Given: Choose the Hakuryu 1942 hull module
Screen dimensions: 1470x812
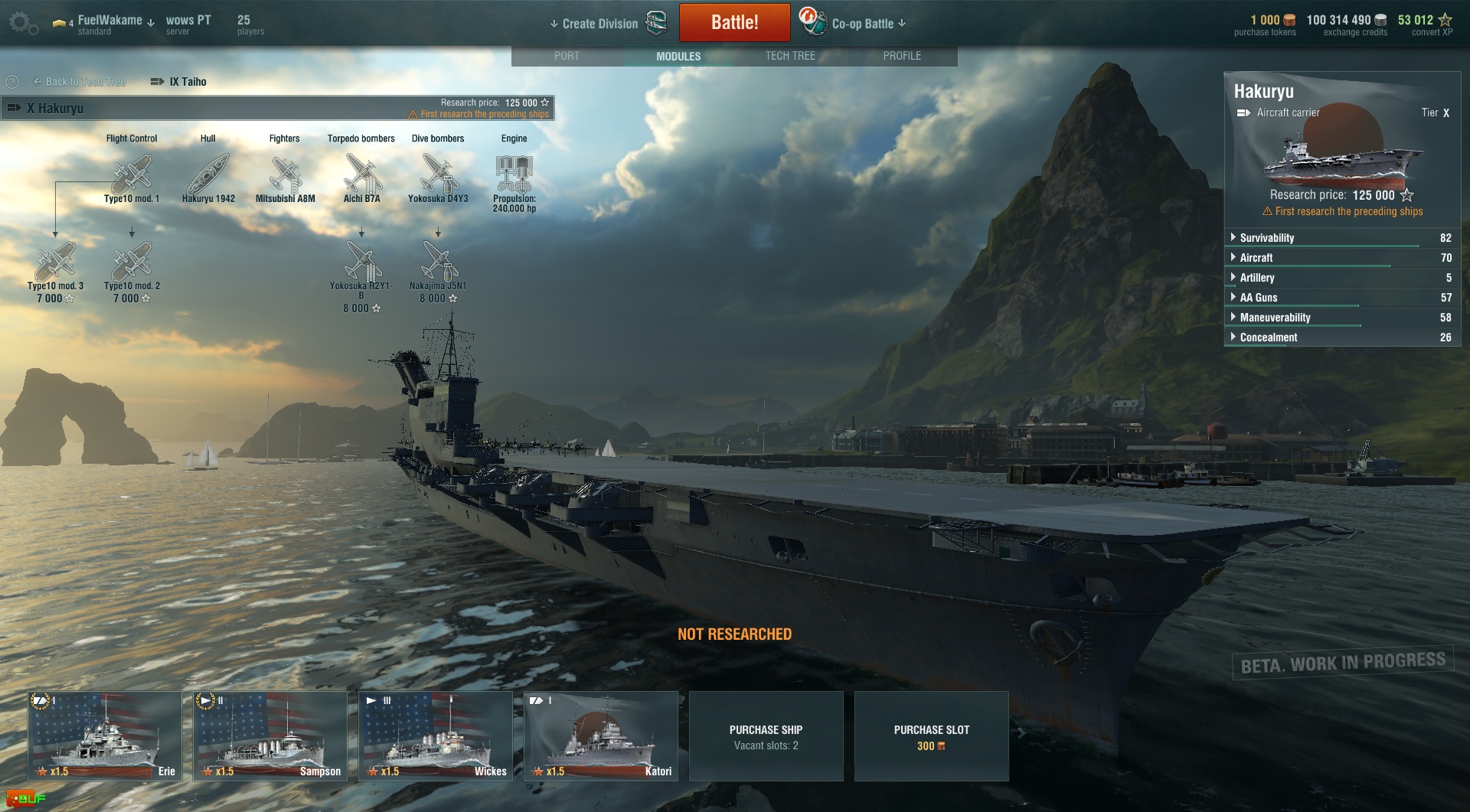Looking at the screenshot, I should click(x=208, y=176).
